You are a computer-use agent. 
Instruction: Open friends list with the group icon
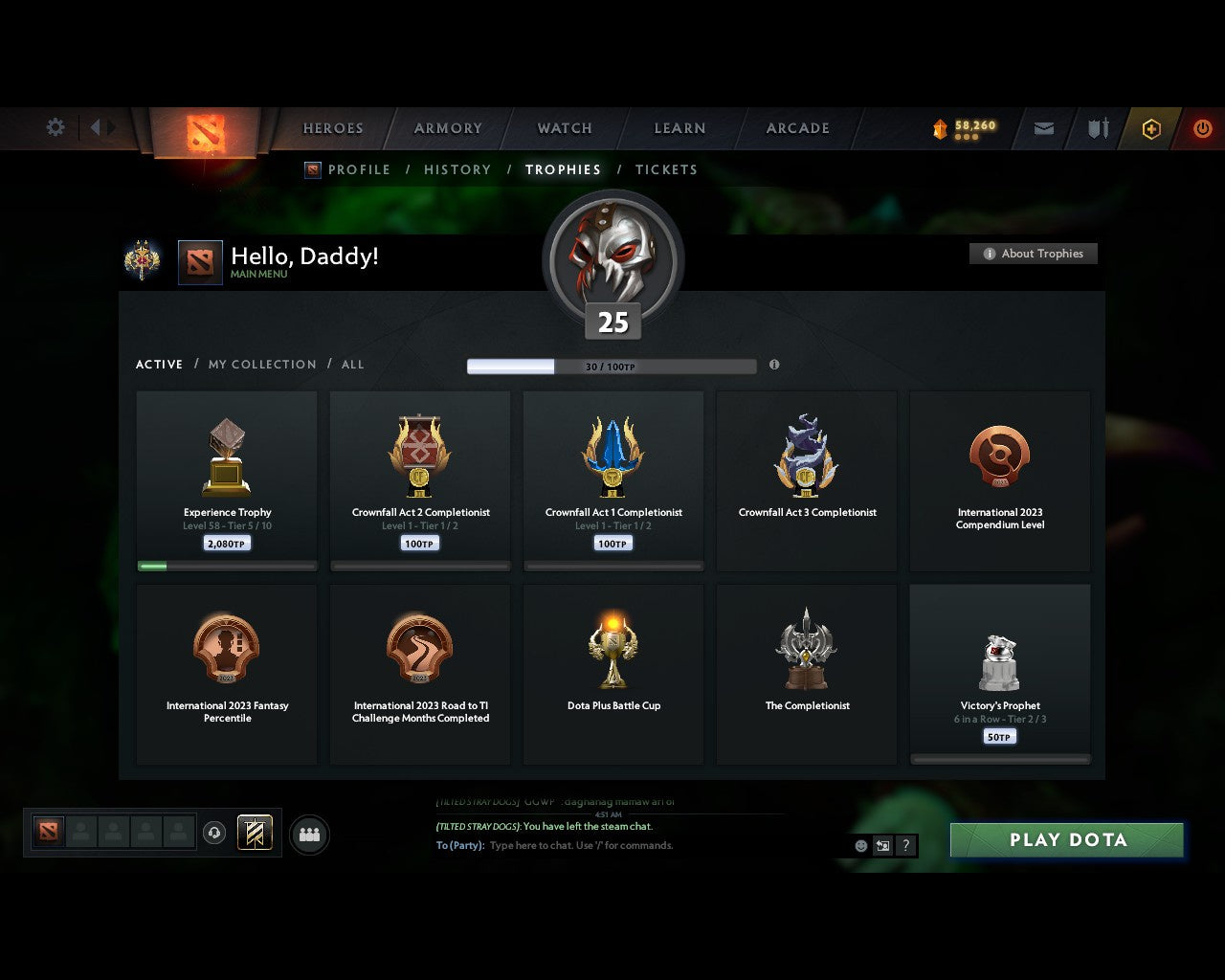[x=308, y=834]
